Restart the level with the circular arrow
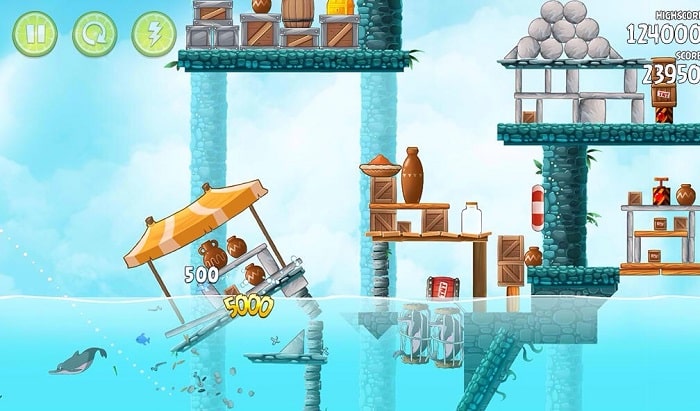Viewport: 700px width, 411px height. (94, 34)
